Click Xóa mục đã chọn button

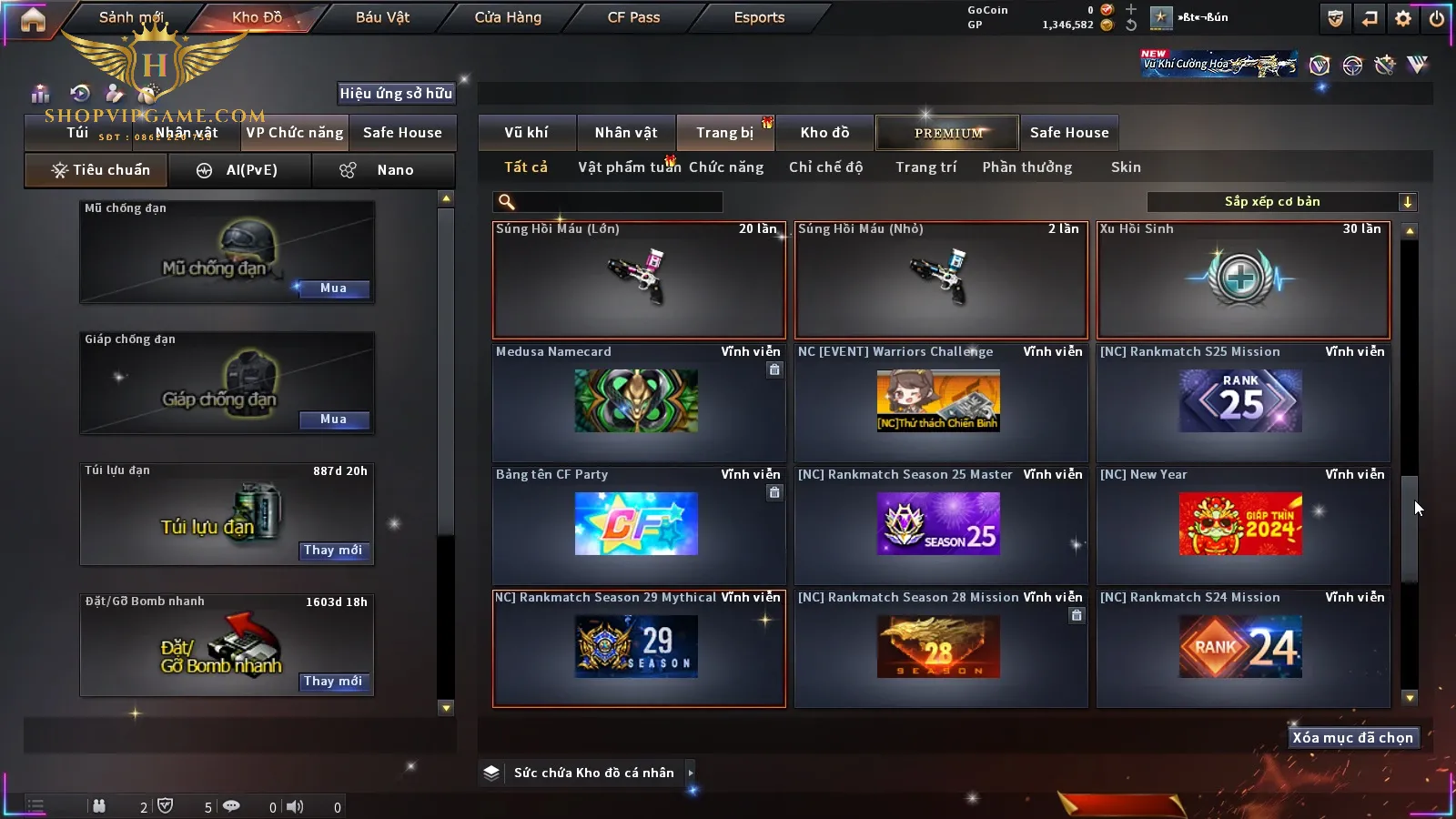tap(1352, 738)
